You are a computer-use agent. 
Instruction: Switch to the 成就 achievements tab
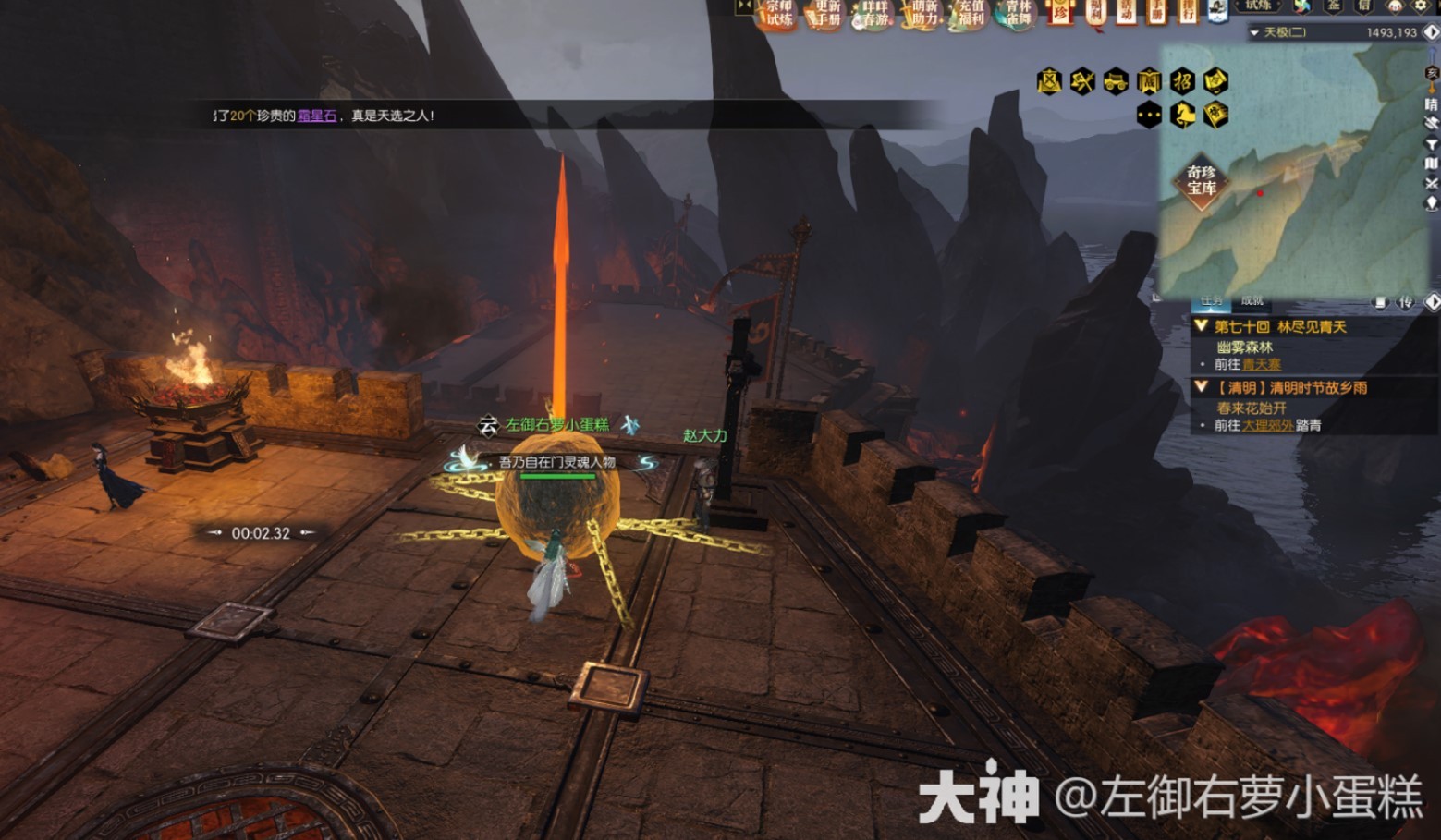1252,301
